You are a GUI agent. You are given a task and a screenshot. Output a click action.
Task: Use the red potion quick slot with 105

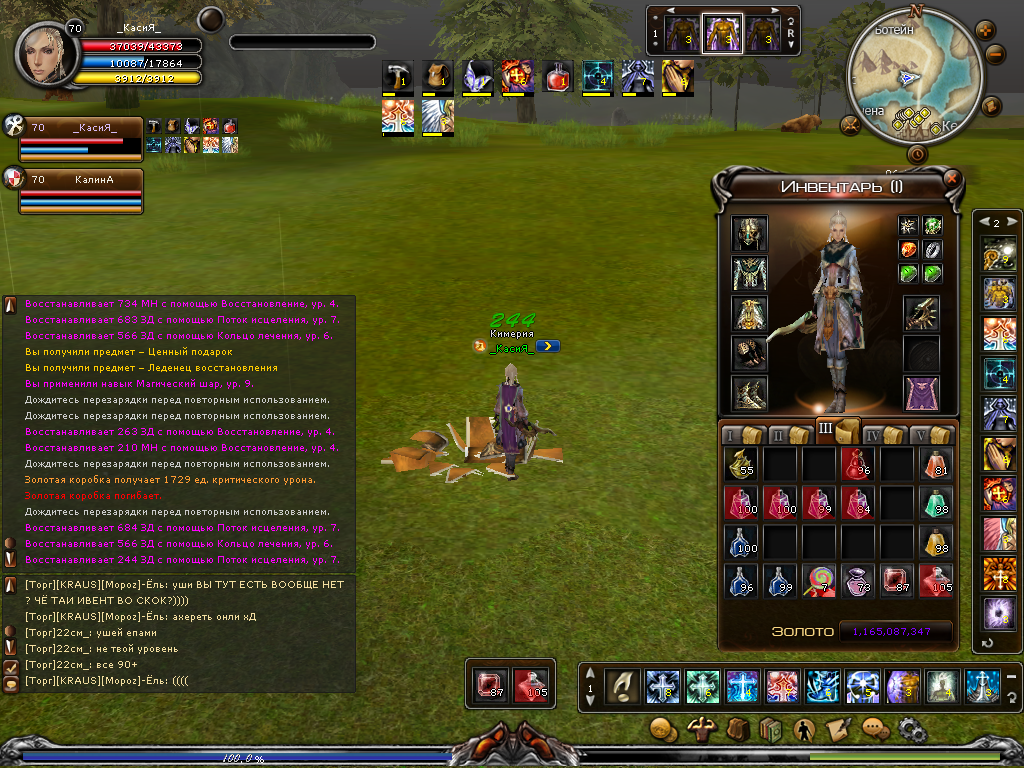(530, 685)
